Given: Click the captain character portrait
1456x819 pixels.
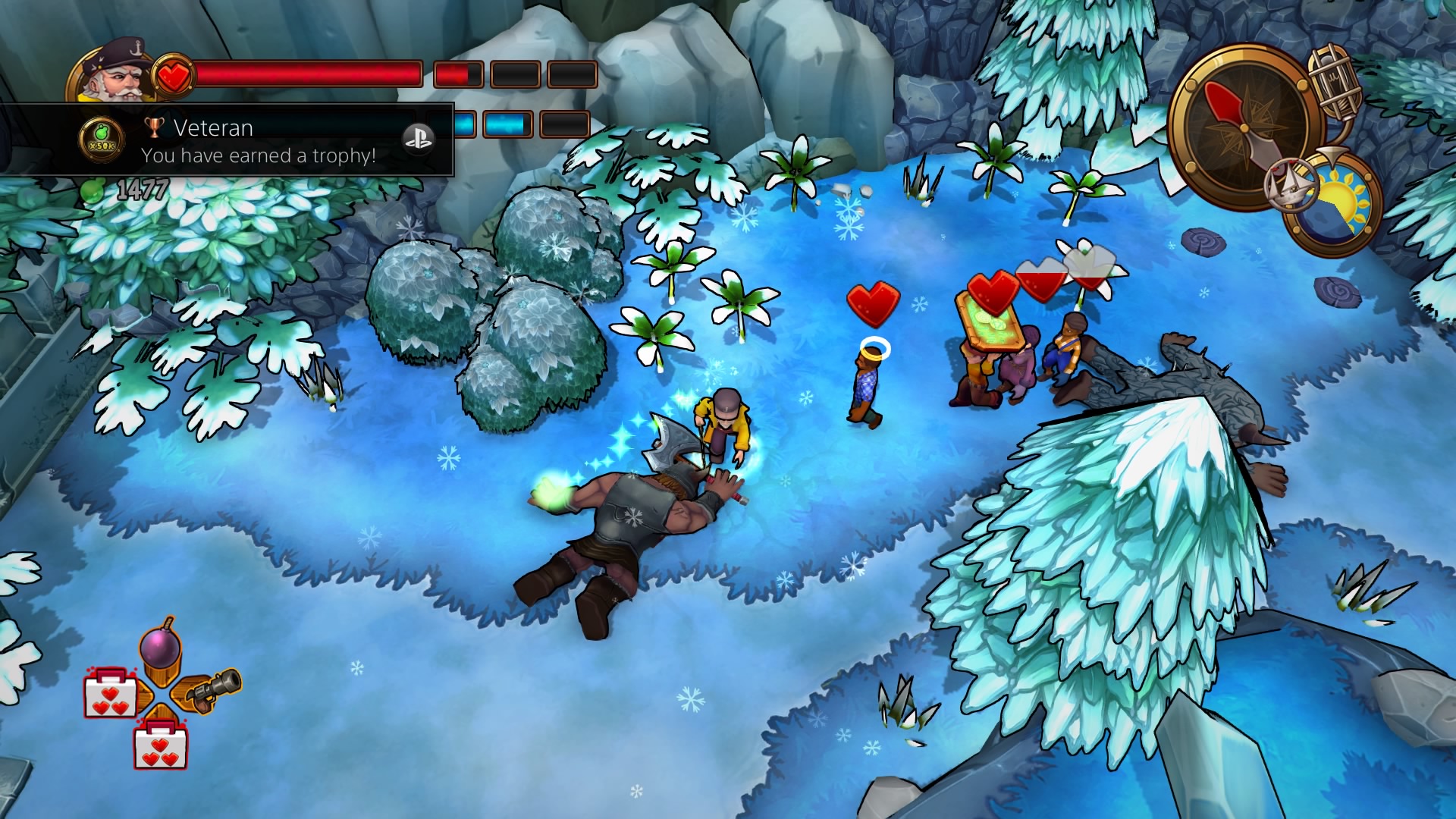Looking at the screenshot, I should [x=114, y=74].
